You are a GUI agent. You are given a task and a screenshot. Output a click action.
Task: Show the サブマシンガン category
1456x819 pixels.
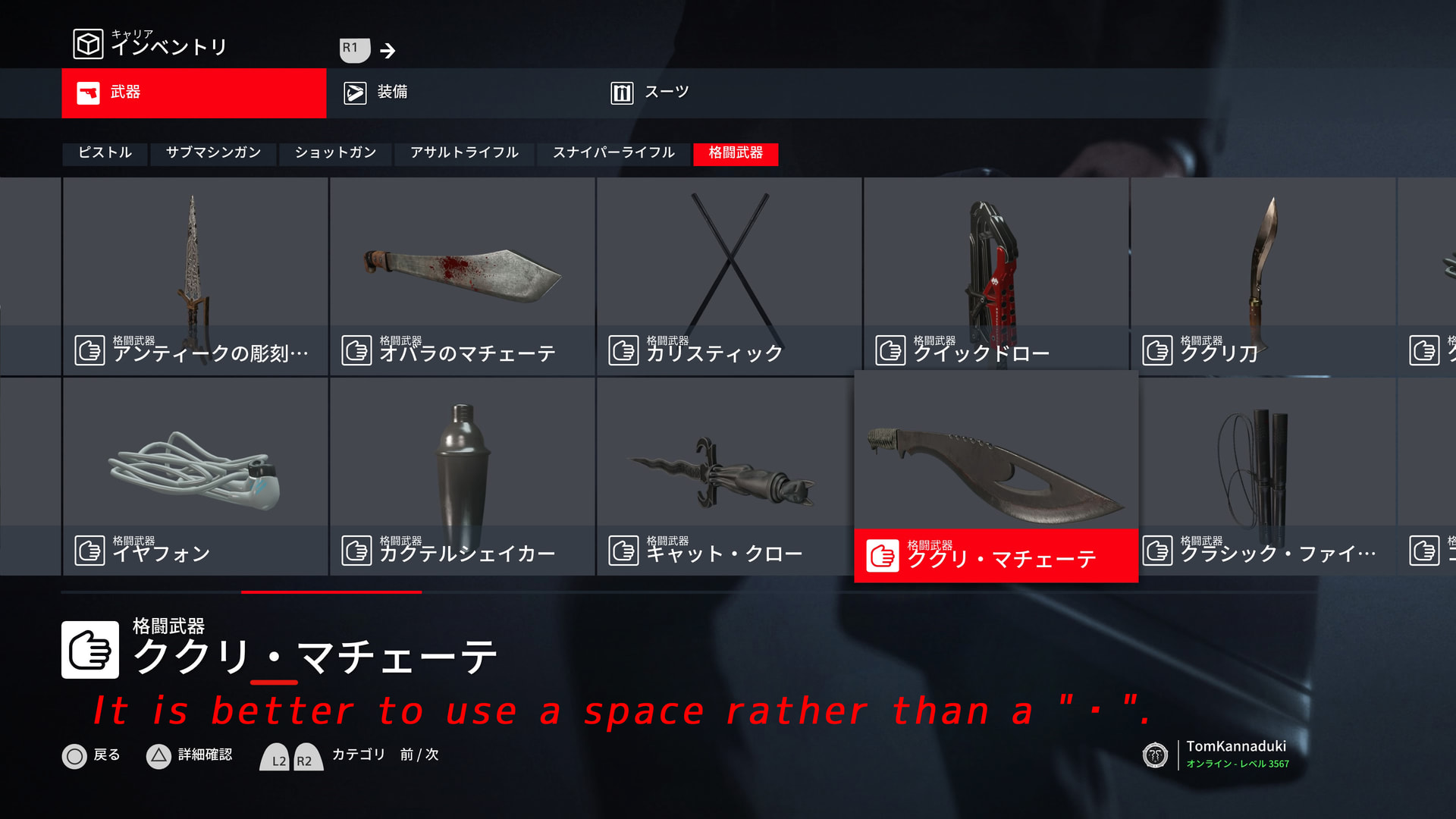pyautogui.click(x=213, y=153)
